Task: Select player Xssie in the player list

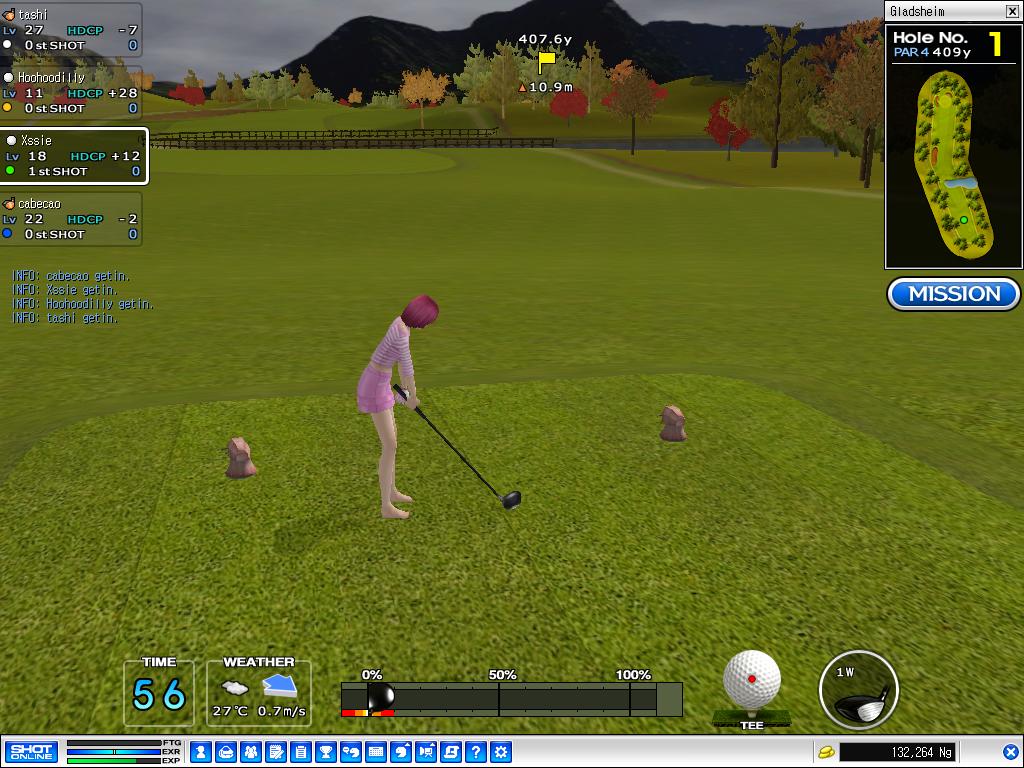Action: click(x=73, y=156)
